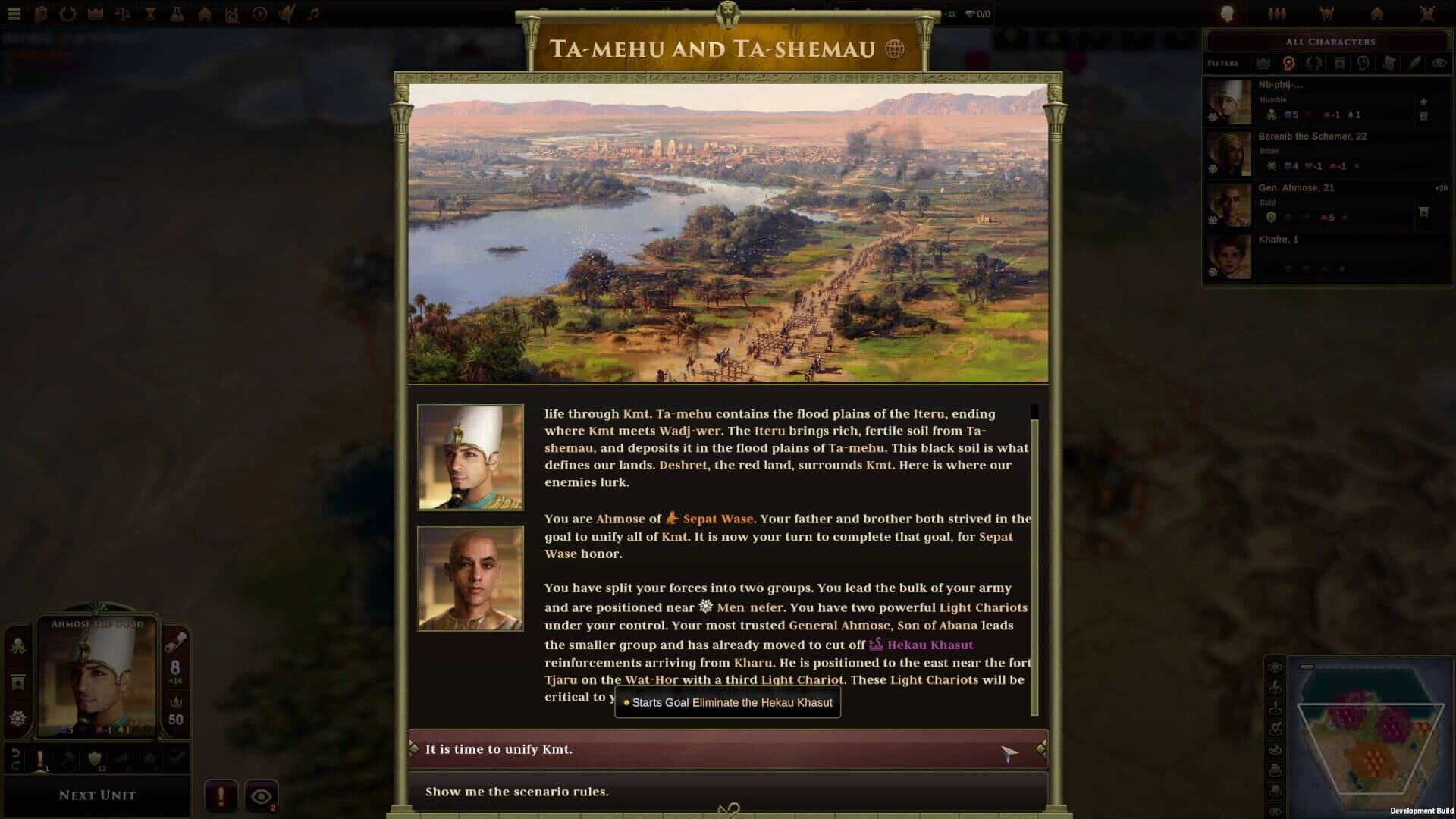The image size is (1456, 819).
Task: Open the hourglass turn timer icon
Action: [x=149, y=13]
